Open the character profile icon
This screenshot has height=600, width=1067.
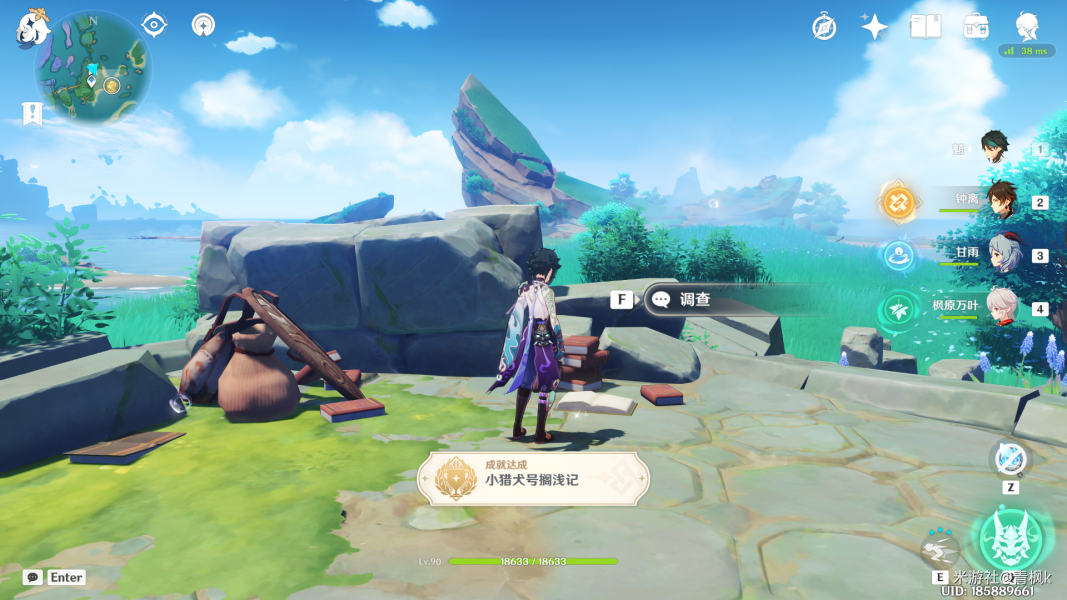tap(1027, 26)
